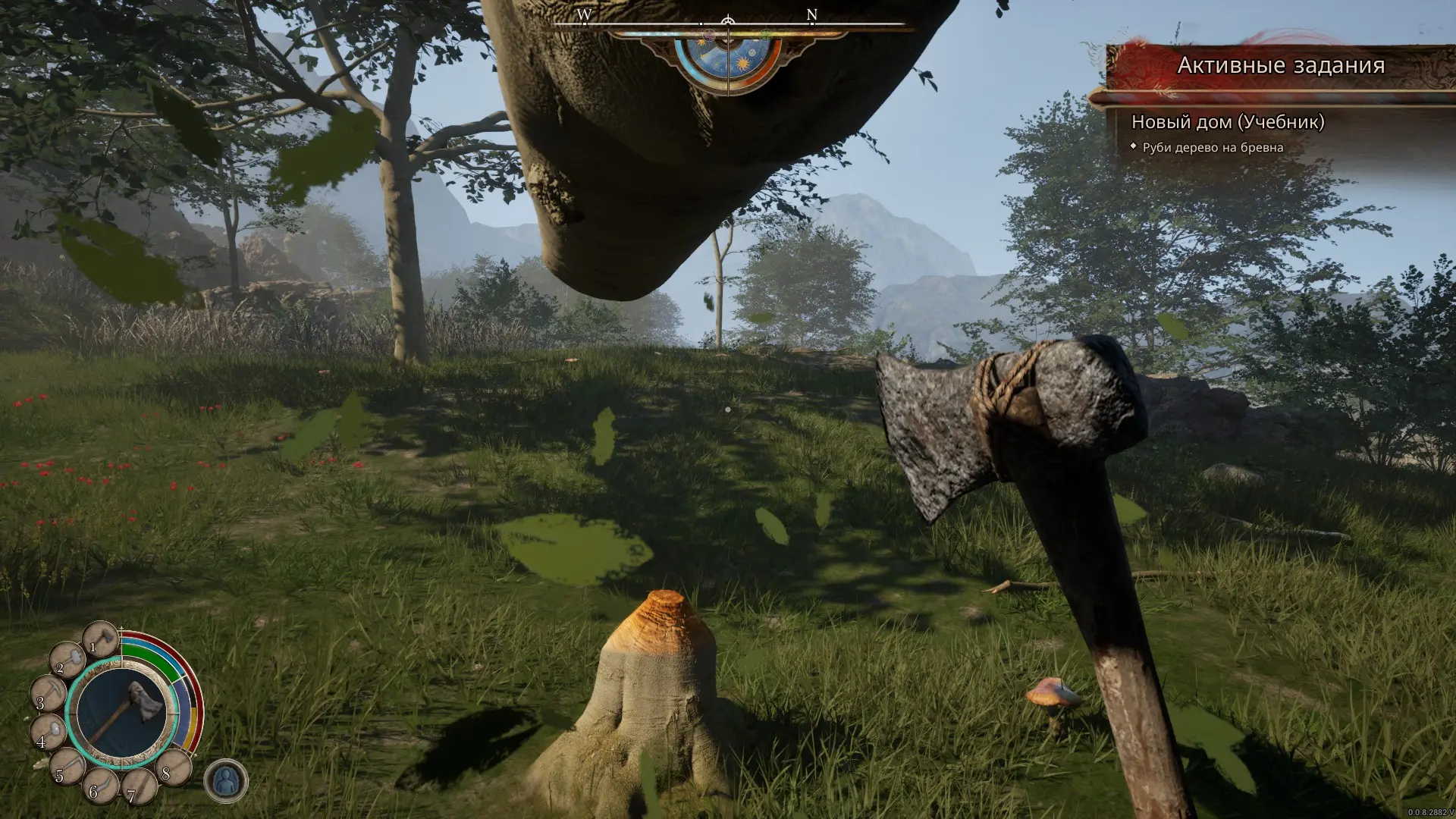Click the day-night sun dial
This screenshot has width=1456, height=819.
point(727,58)
